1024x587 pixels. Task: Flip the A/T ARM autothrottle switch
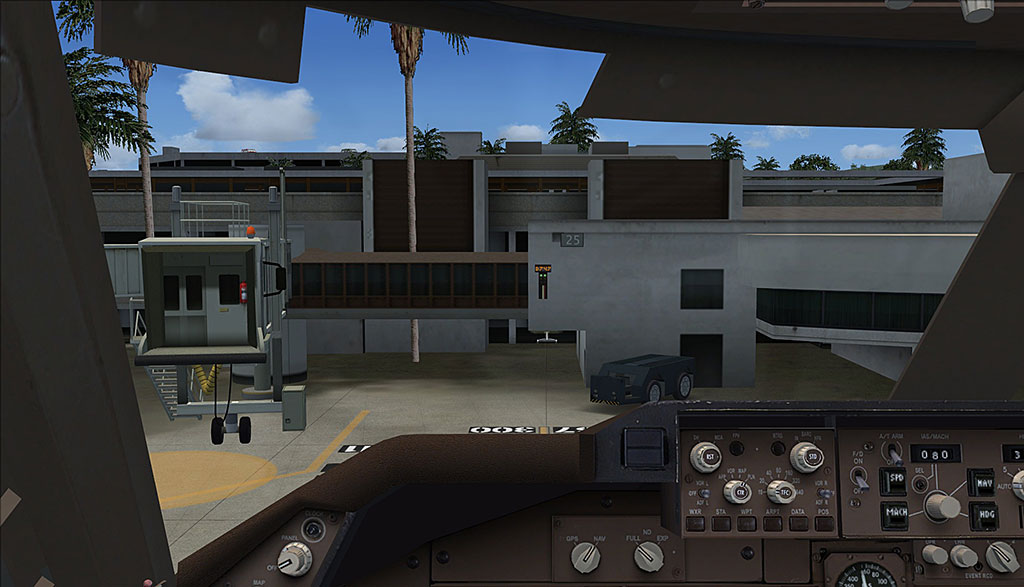895,452
